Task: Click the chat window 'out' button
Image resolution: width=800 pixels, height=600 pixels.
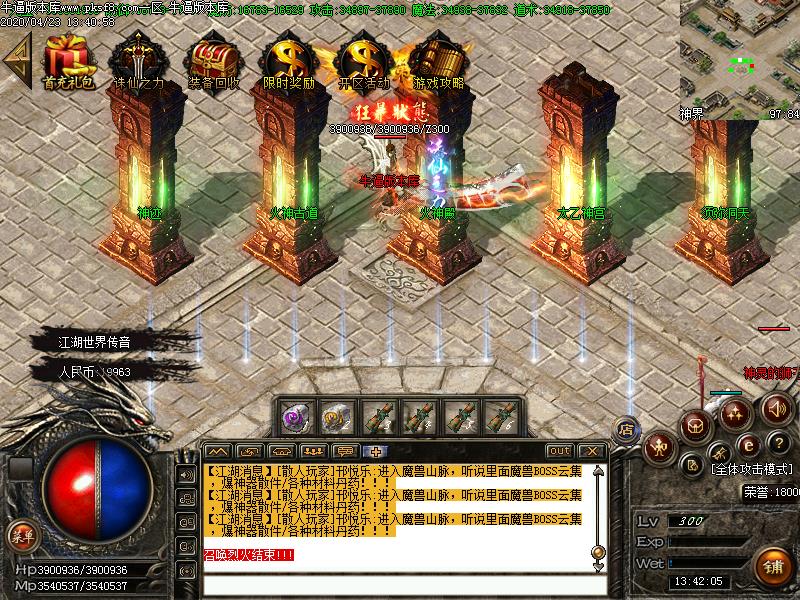Action: tap(560, 451)
